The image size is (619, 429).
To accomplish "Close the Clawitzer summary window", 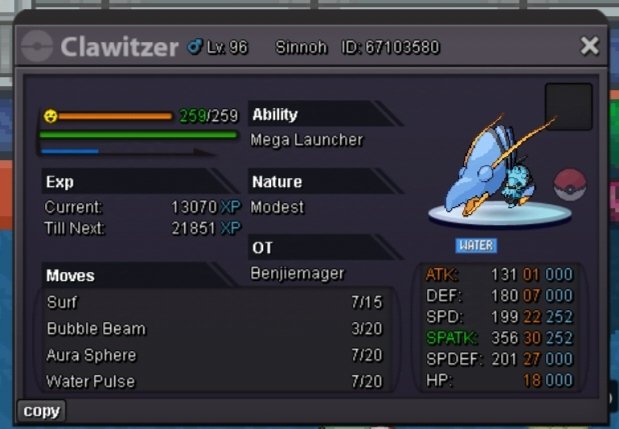I will pos(590,46).
